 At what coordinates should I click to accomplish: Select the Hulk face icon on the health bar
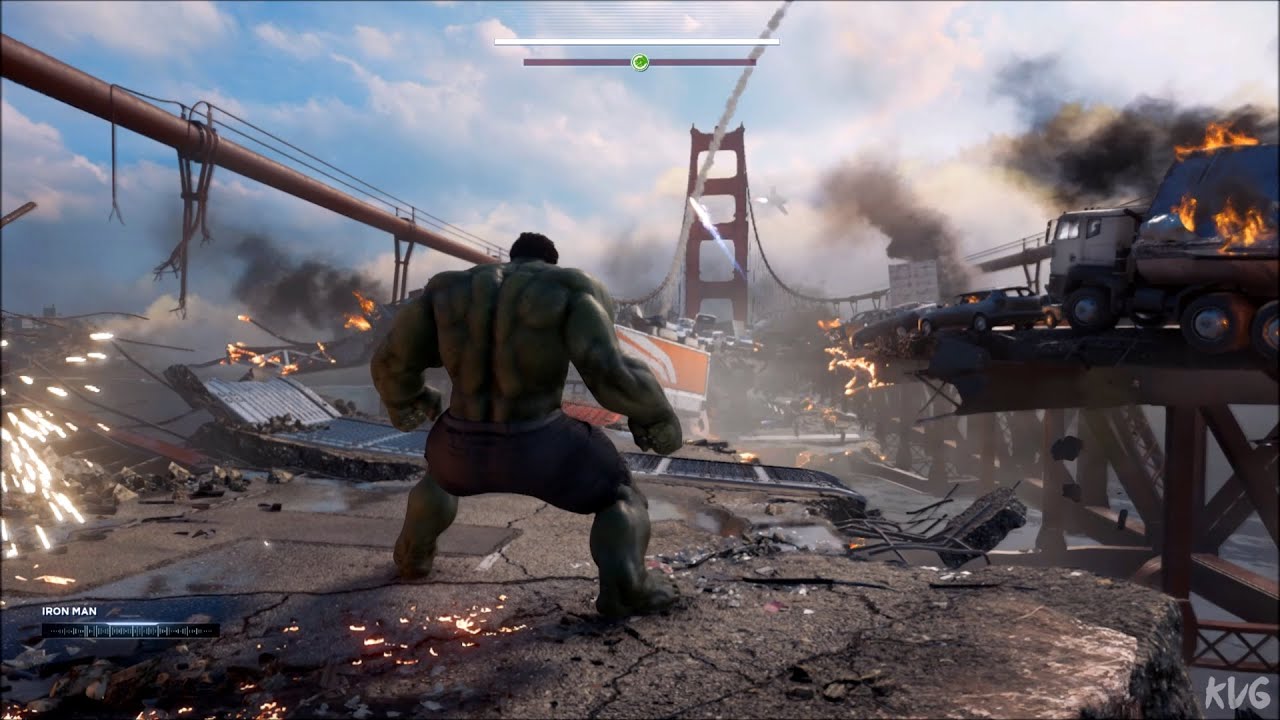click(641, 62)
